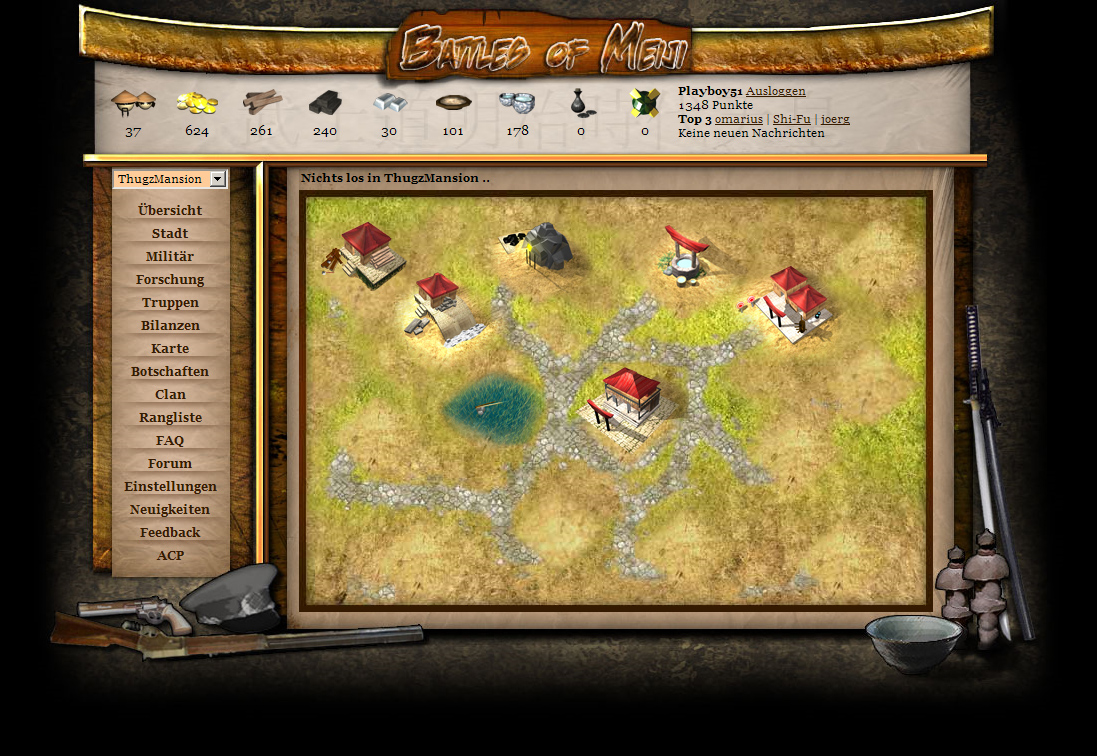This screenshot has width=1097, height=756.
Task: Open the Karte map view
Action: (170, 349)
